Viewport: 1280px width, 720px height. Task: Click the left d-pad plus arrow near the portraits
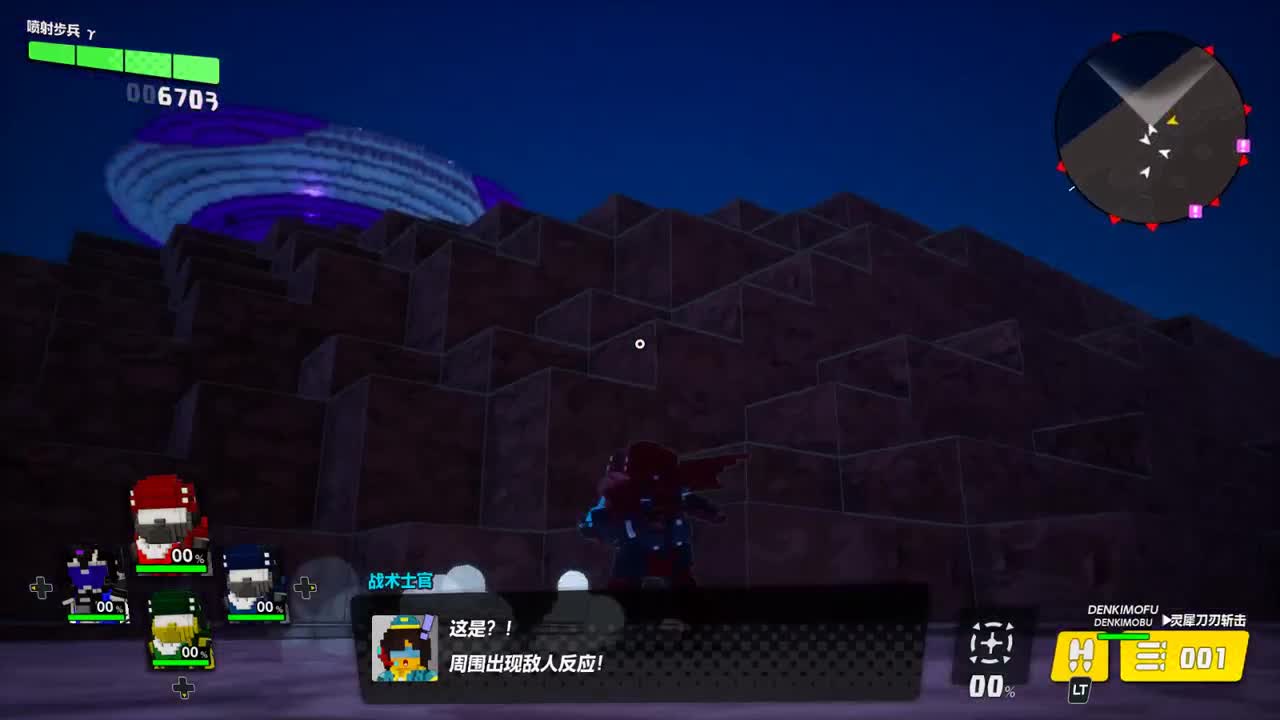pos(41,588)
